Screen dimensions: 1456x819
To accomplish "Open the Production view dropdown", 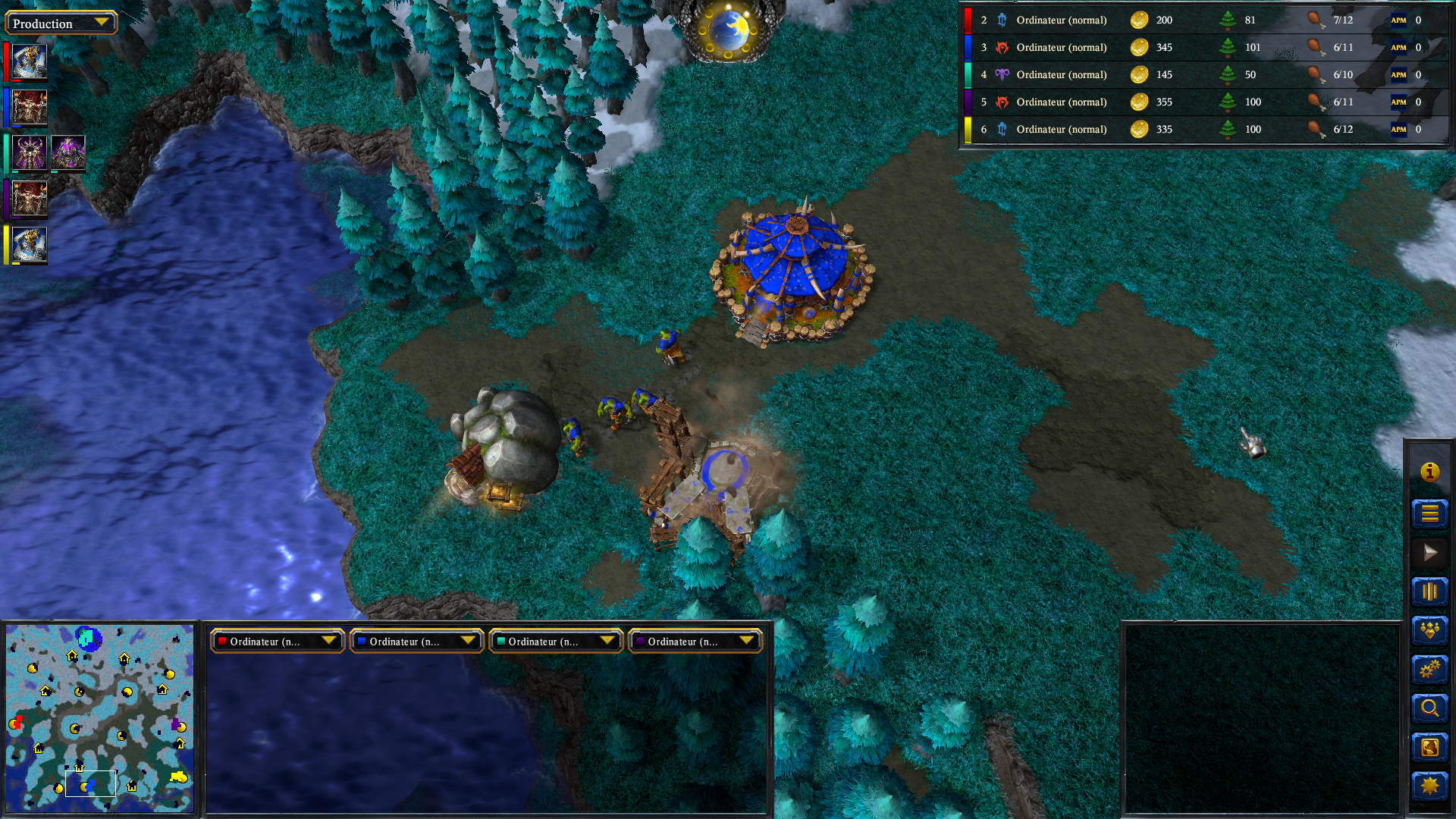I will 61,23.
